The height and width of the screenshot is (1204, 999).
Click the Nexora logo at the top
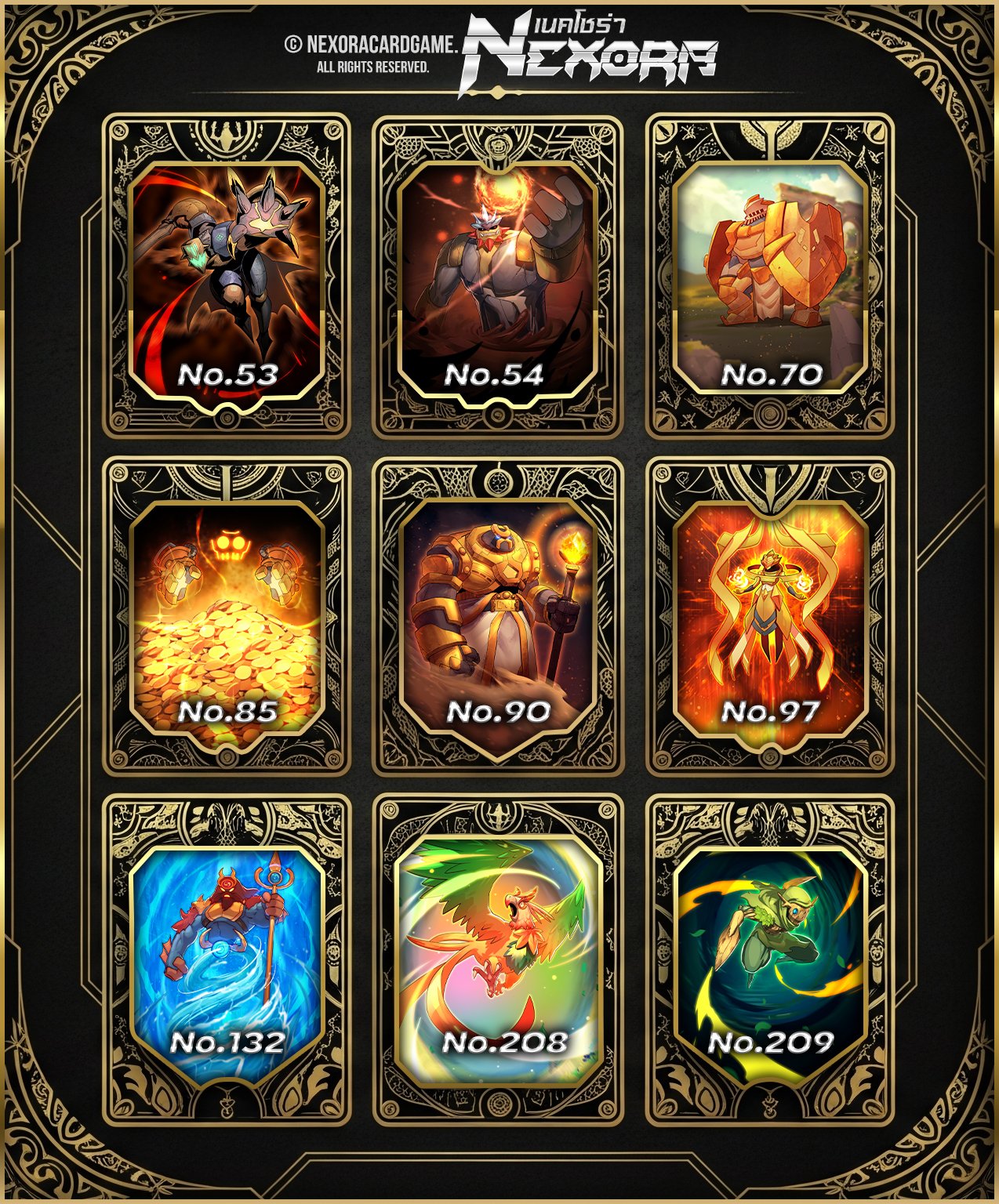click(589, 53)
